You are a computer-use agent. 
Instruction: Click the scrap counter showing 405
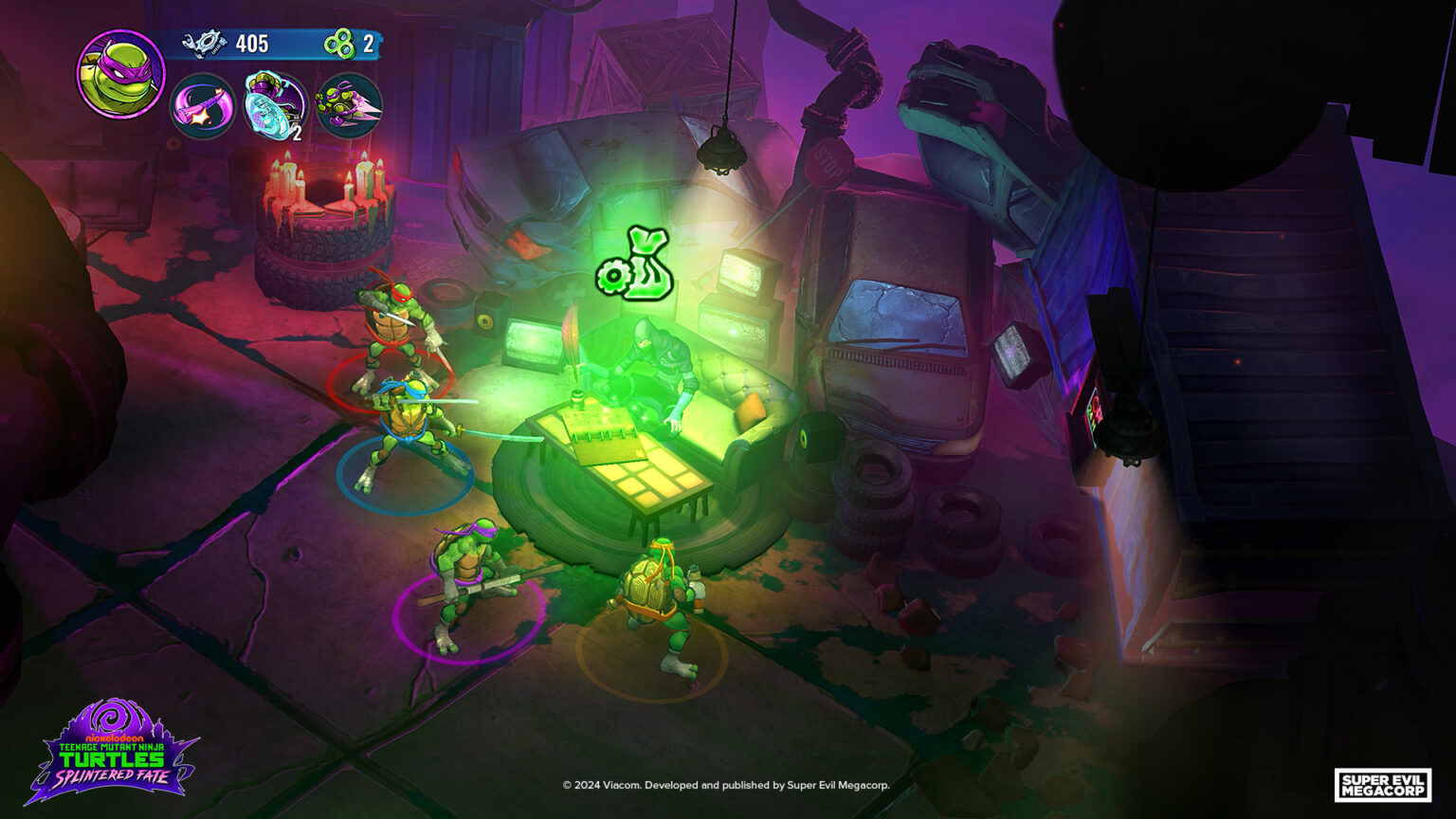click(251, 42)
